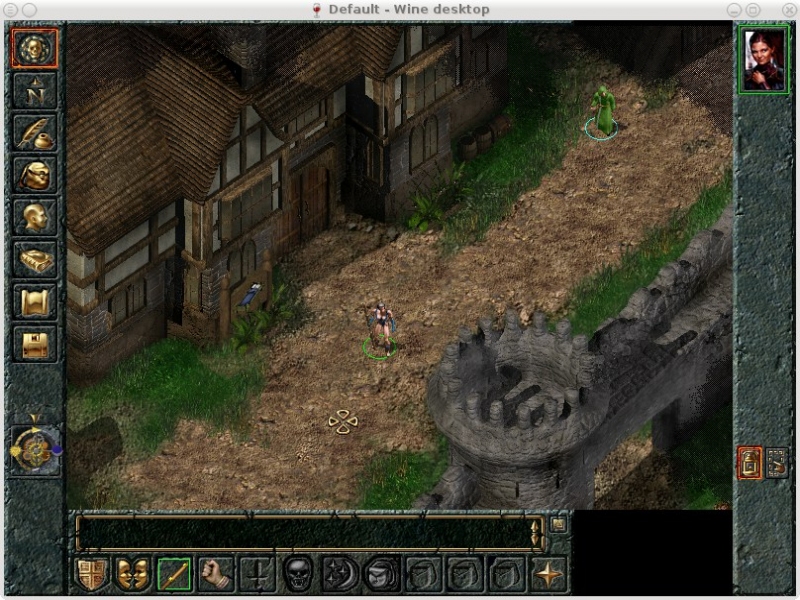Open the journal quill and inkwell button
Screen dimensions: 800x600
(34, 133)
